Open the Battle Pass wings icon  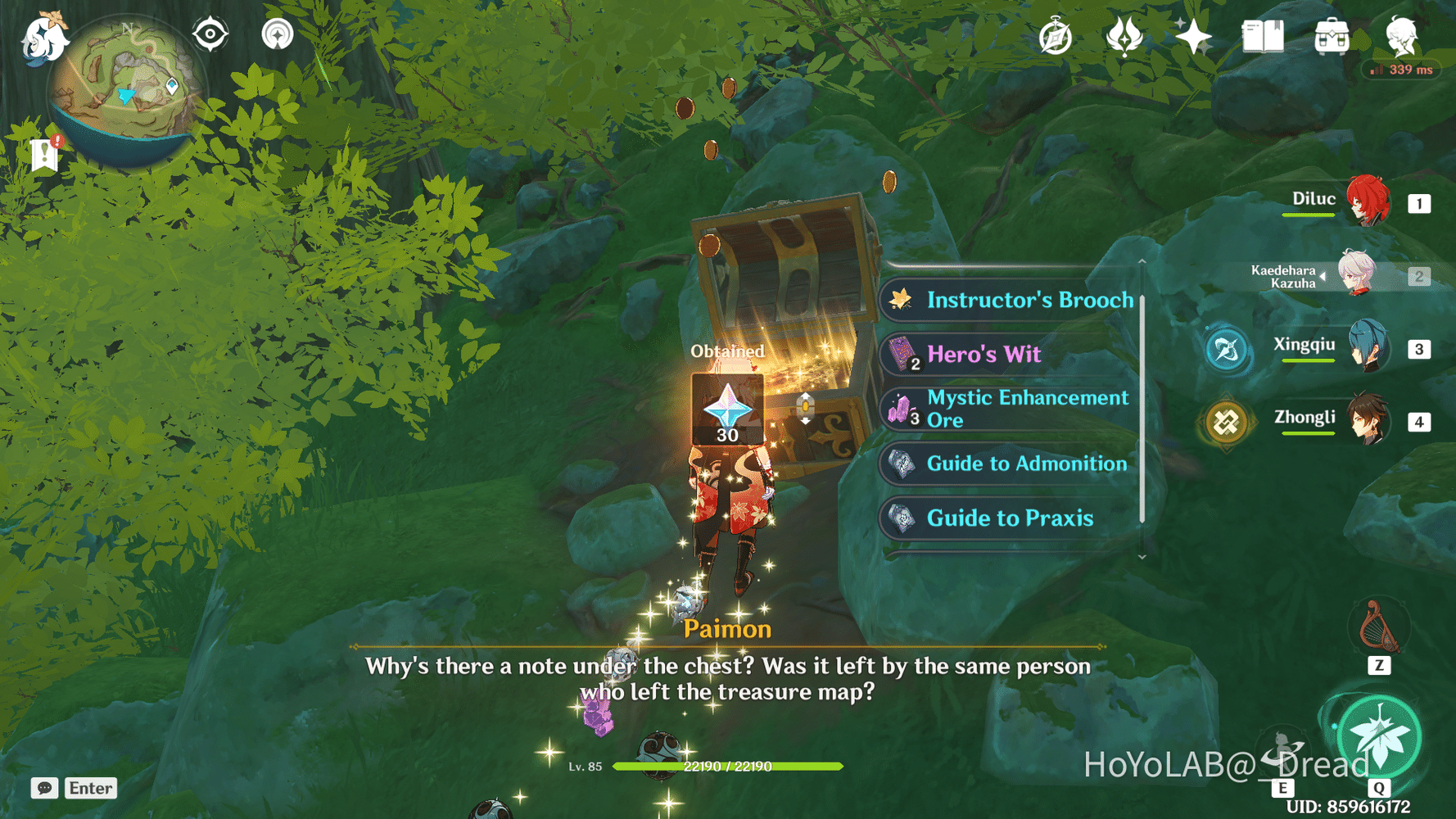click(1124, 34)
